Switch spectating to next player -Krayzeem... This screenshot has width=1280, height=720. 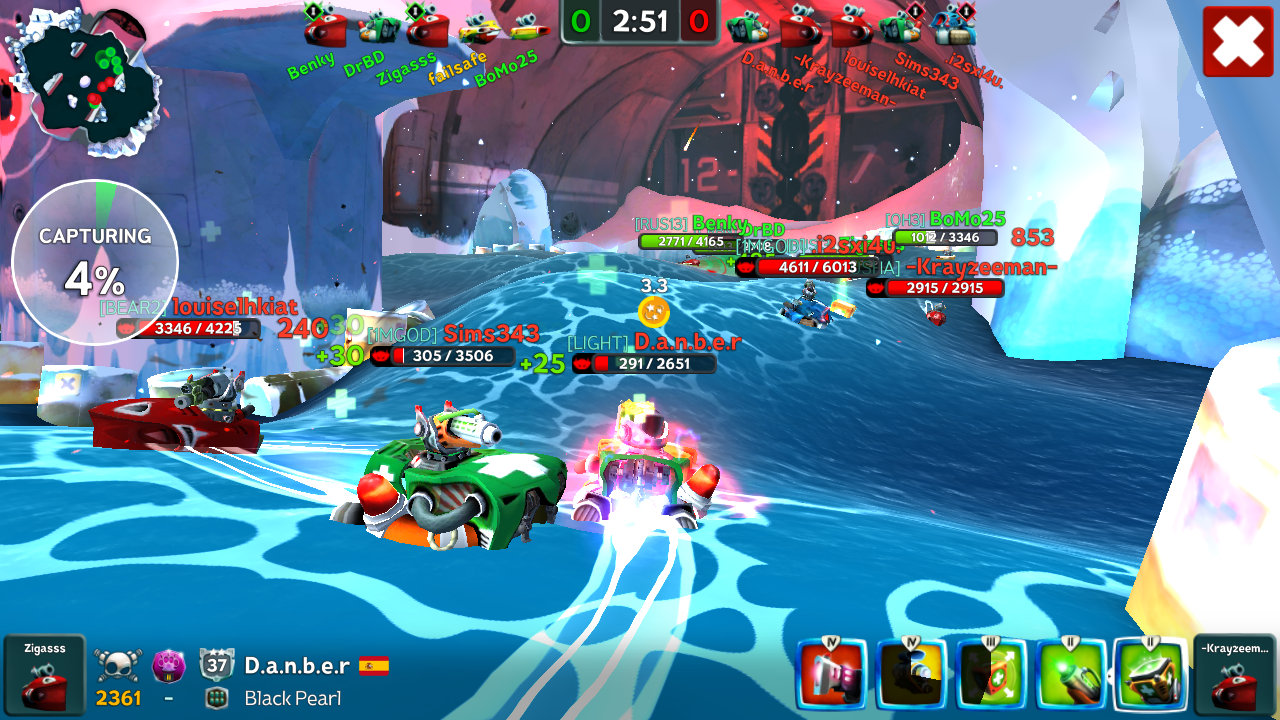1234,675
